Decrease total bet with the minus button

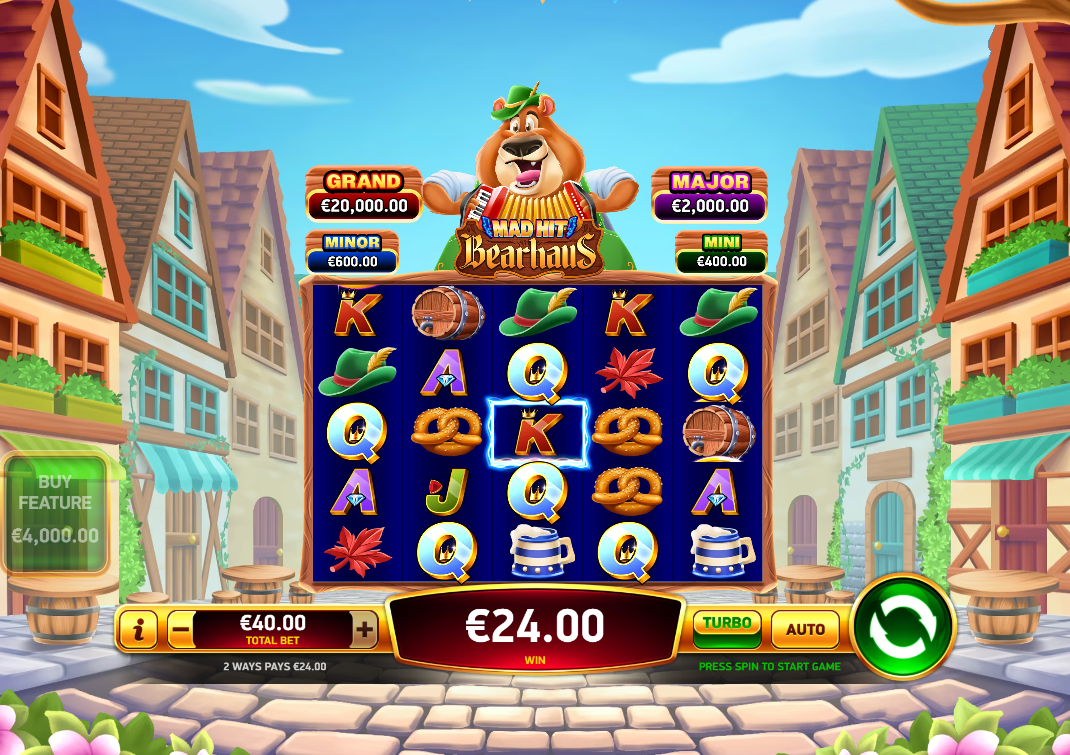181,630
